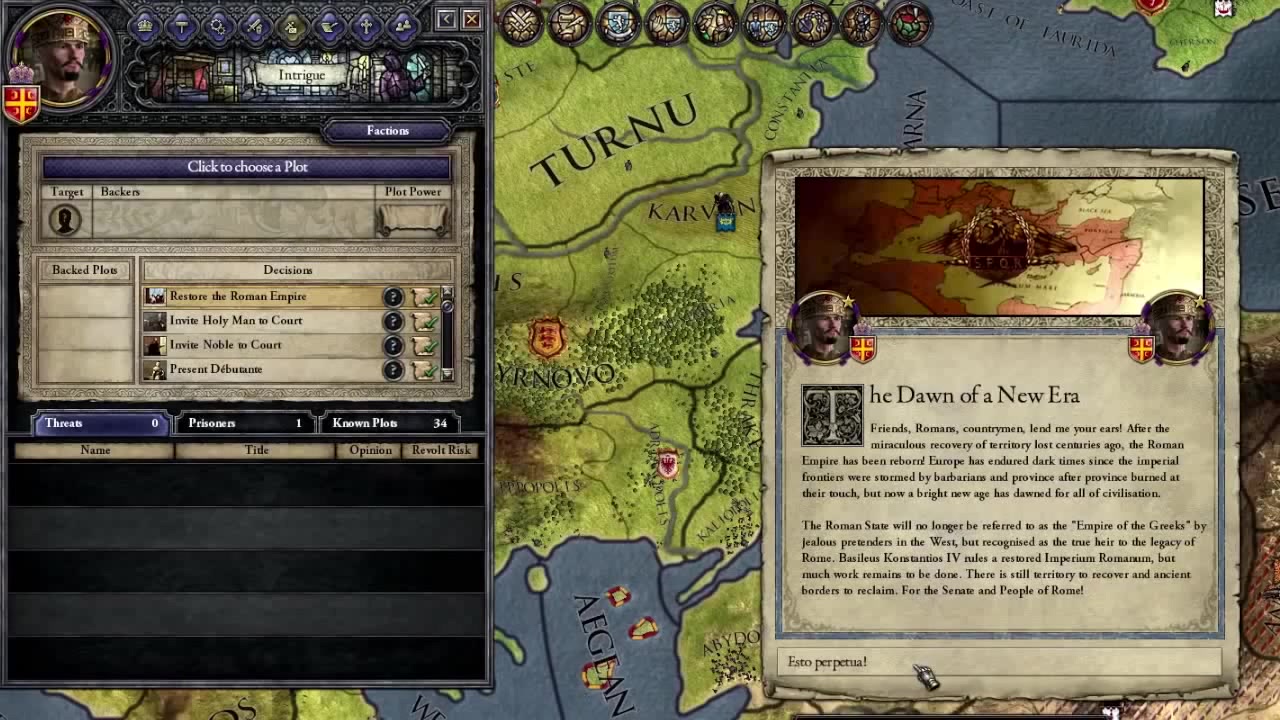Select the crossed swords map mode icon
This screenshot has width=1280, height=720.
click(x=521, y=24)
